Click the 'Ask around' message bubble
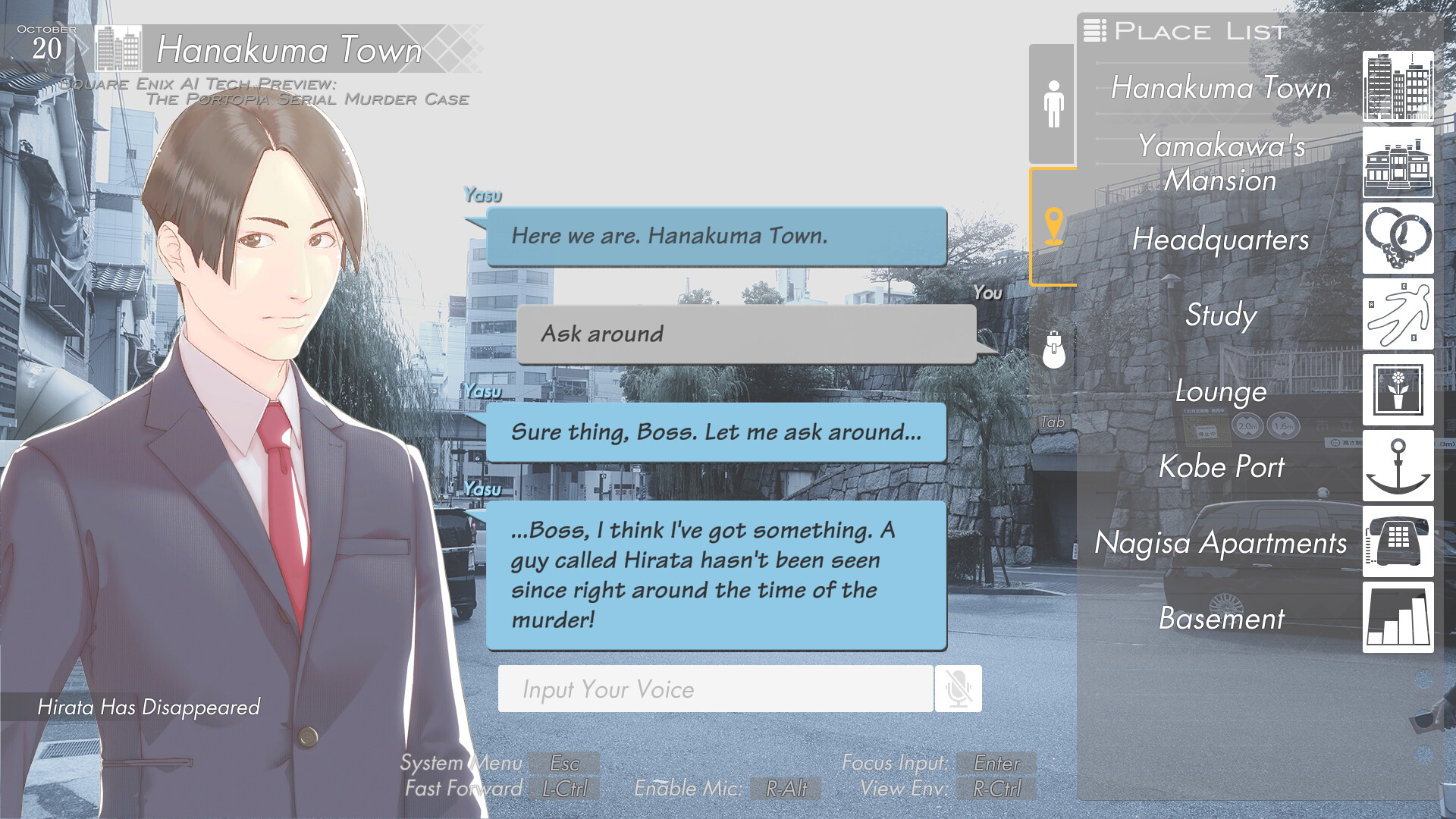This screenshot has width=1456, height=819. point(747,334)
